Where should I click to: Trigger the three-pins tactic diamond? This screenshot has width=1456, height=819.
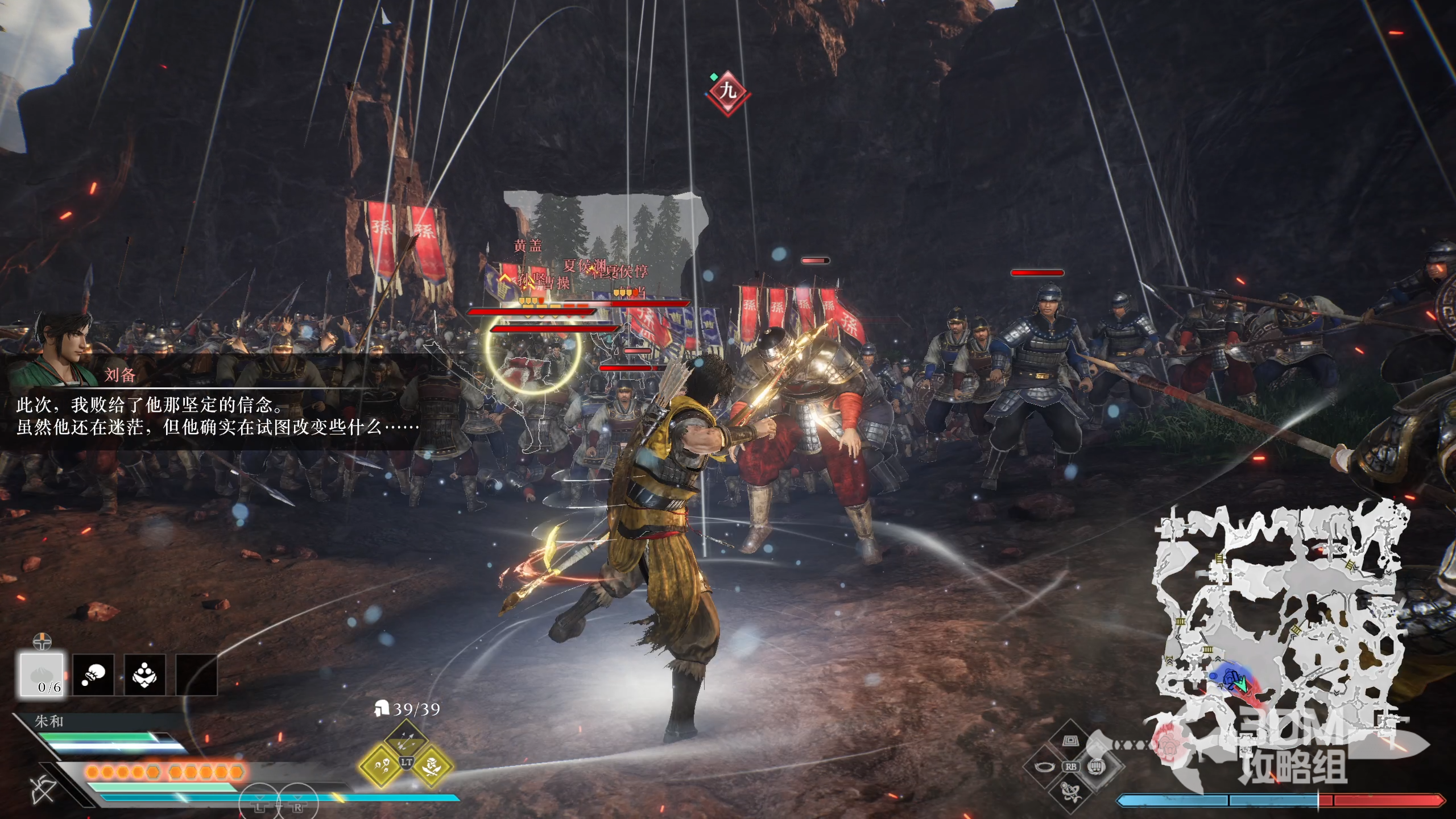(x=380, y=766)
